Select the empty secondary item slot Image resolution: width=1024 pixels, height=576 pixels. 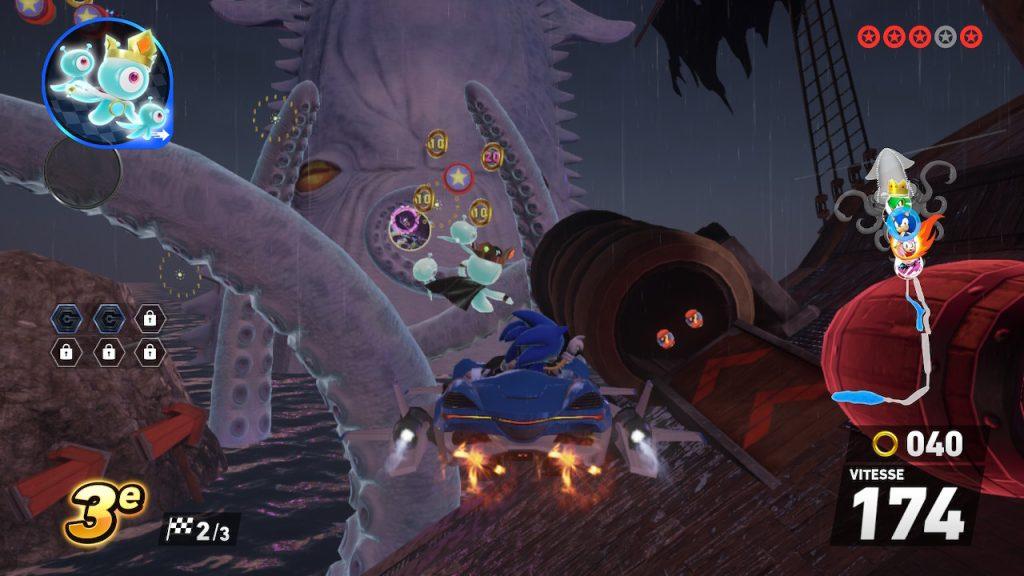83,172
